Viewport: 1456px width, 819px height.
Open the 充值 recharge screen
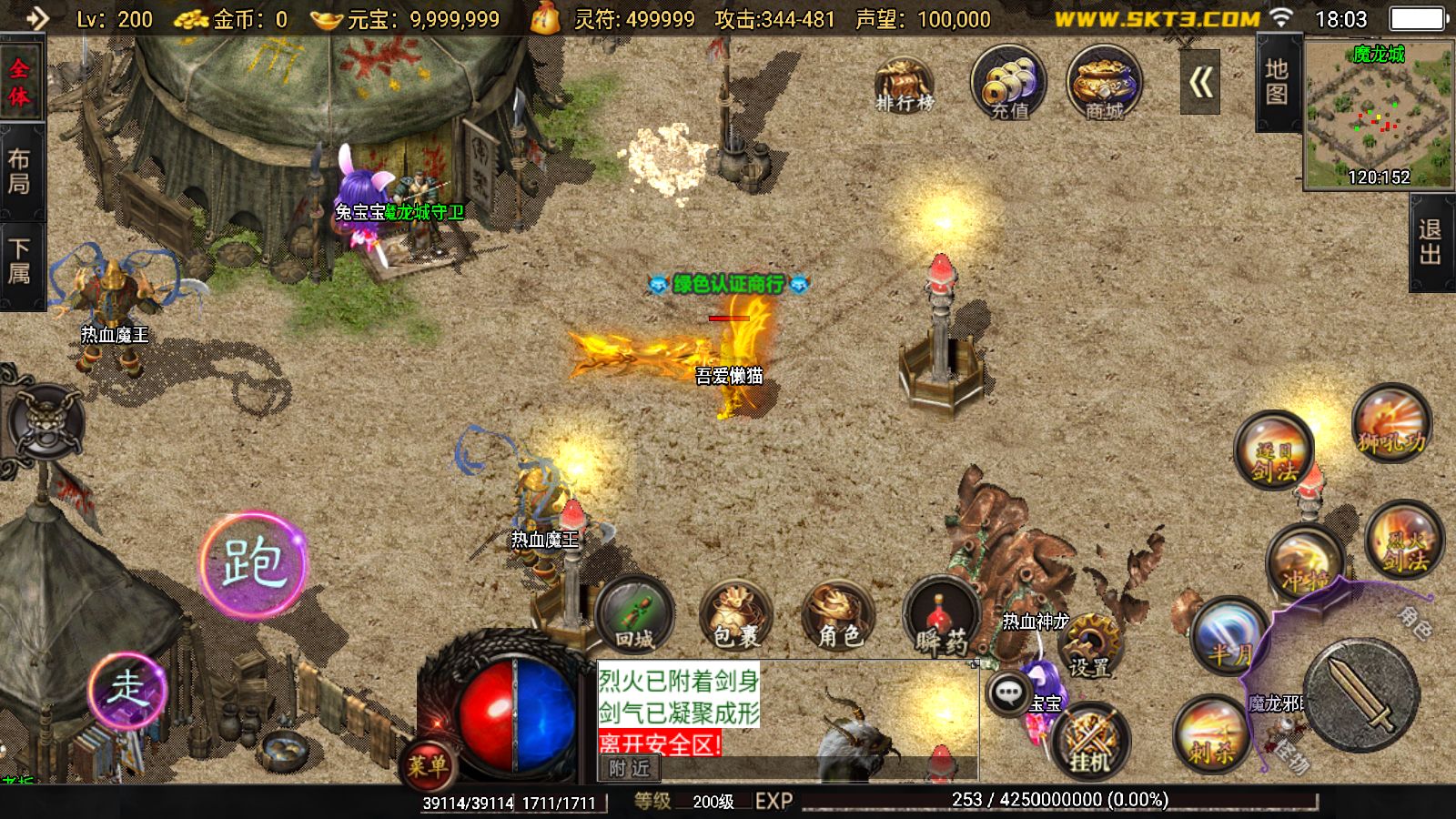pyautogui.click(x=1008, y=84)
